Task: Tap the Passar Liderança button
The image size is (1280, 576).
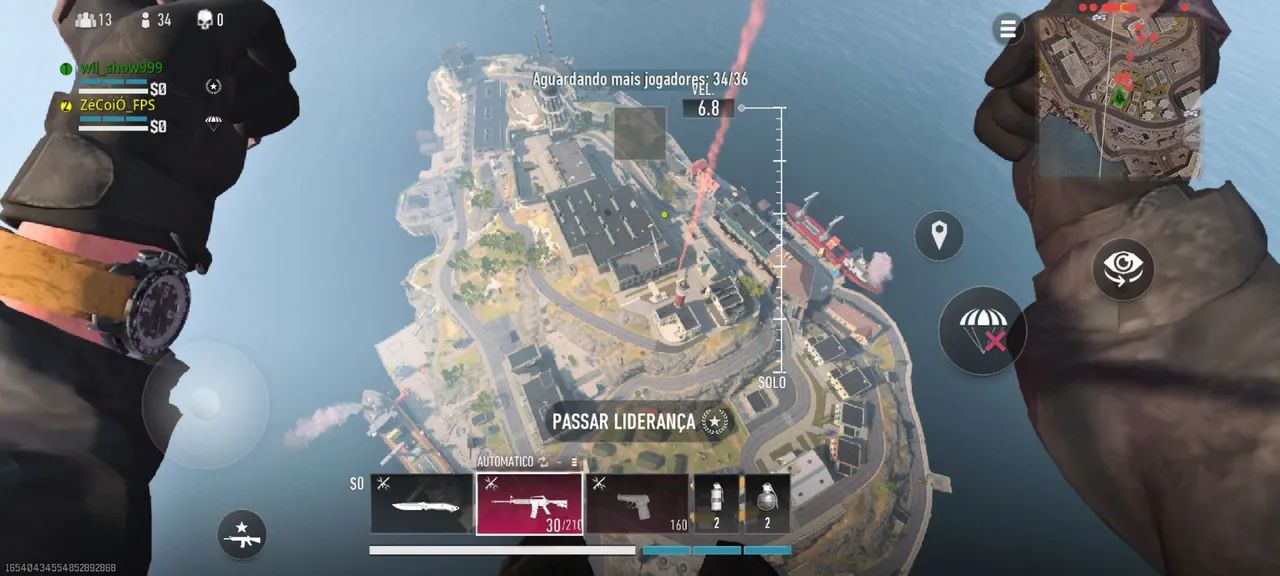Action: [640, 422]
